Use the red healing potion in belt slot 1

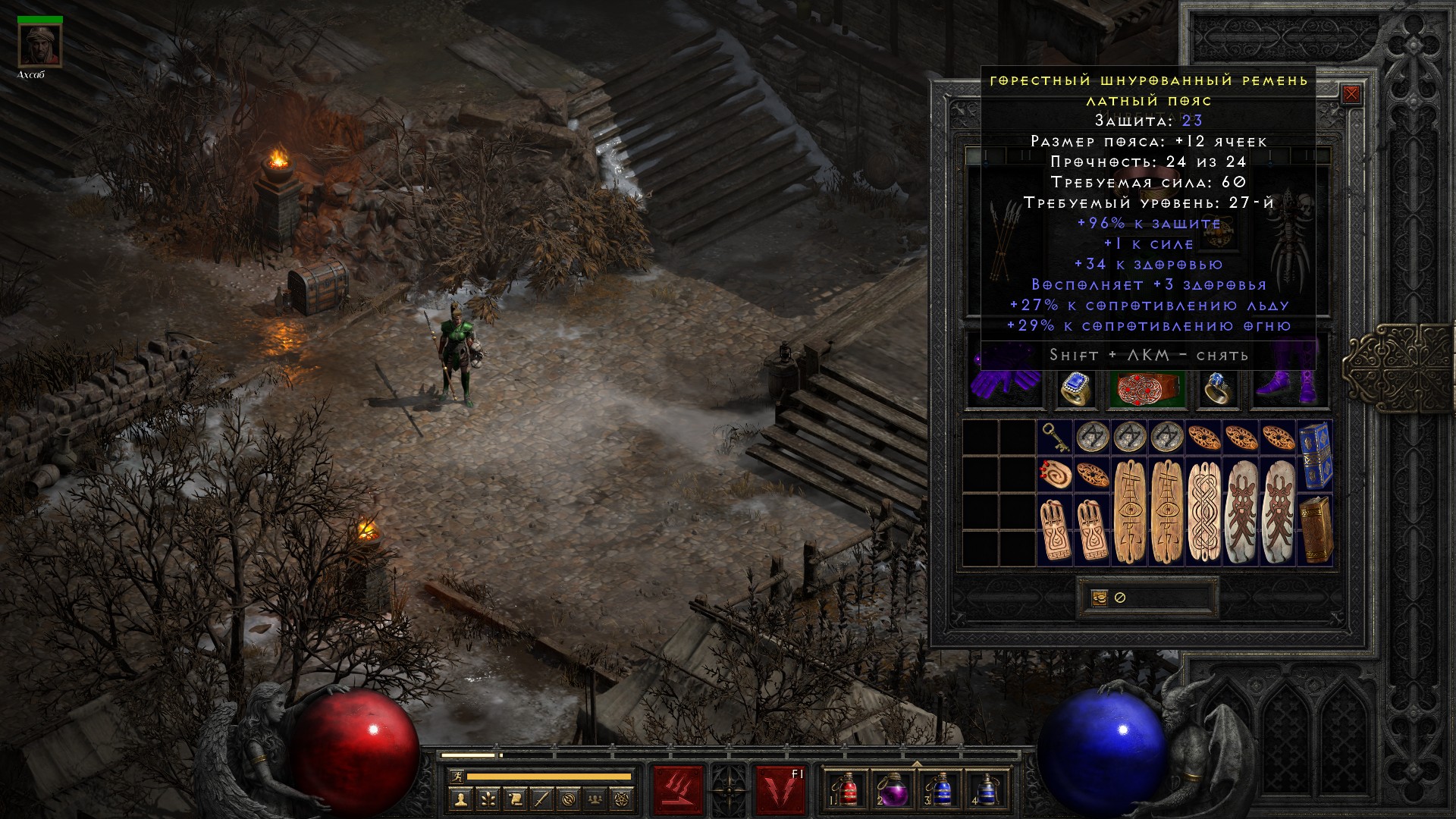(x=847, y=790)
